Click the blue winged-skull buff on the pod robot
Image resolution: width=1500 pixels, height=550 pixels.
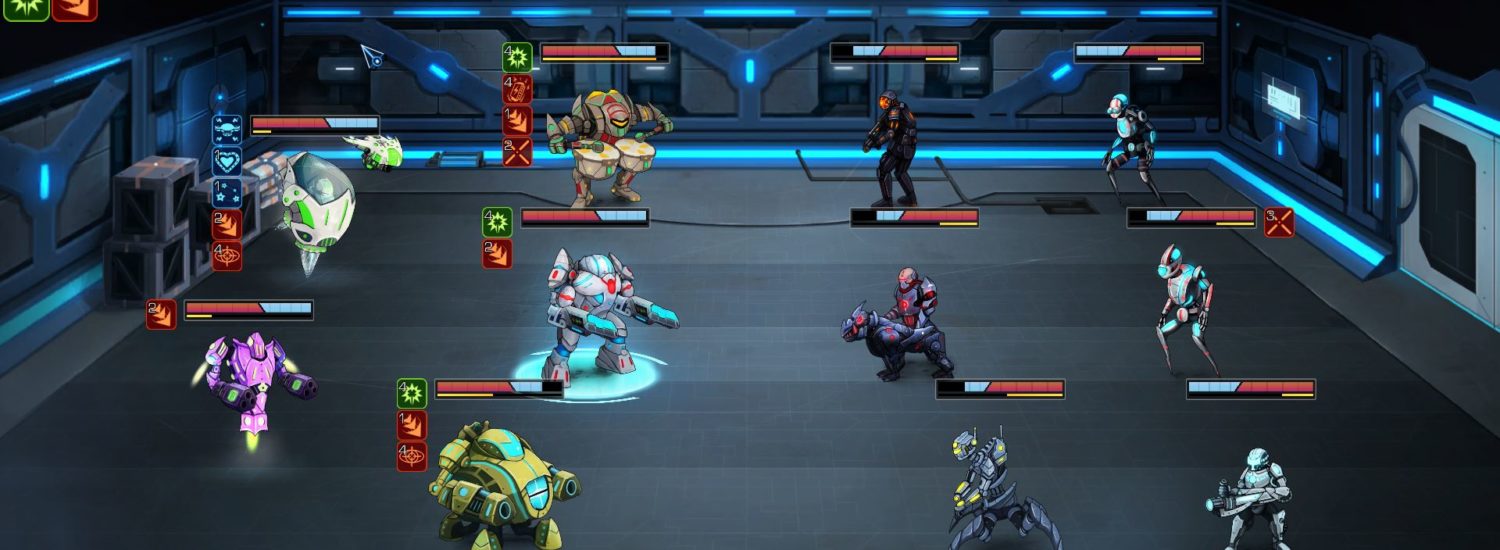(227, 130)
